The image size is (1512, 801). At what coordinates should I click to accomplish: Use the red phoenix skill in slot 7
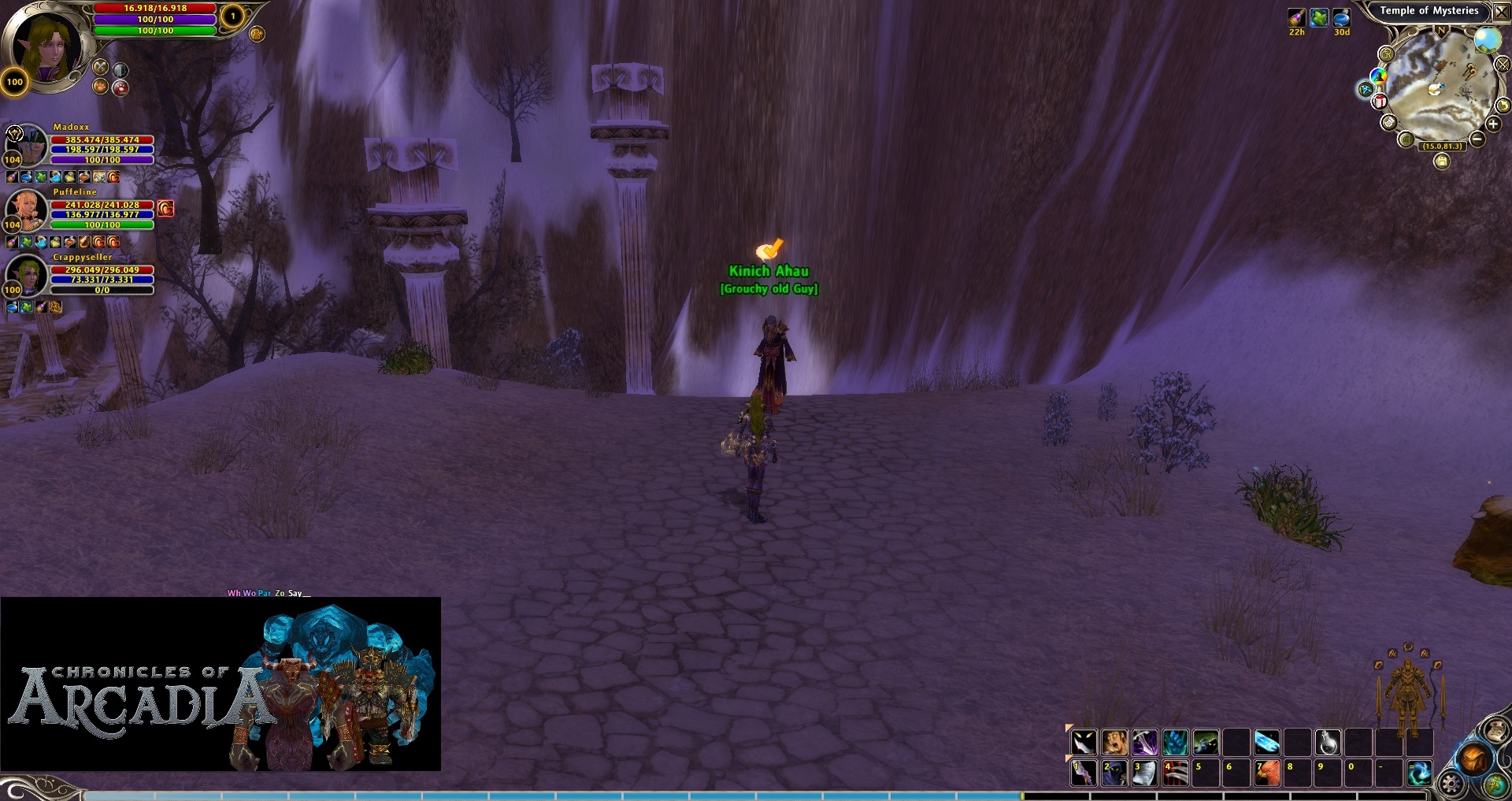(1266, 773)
